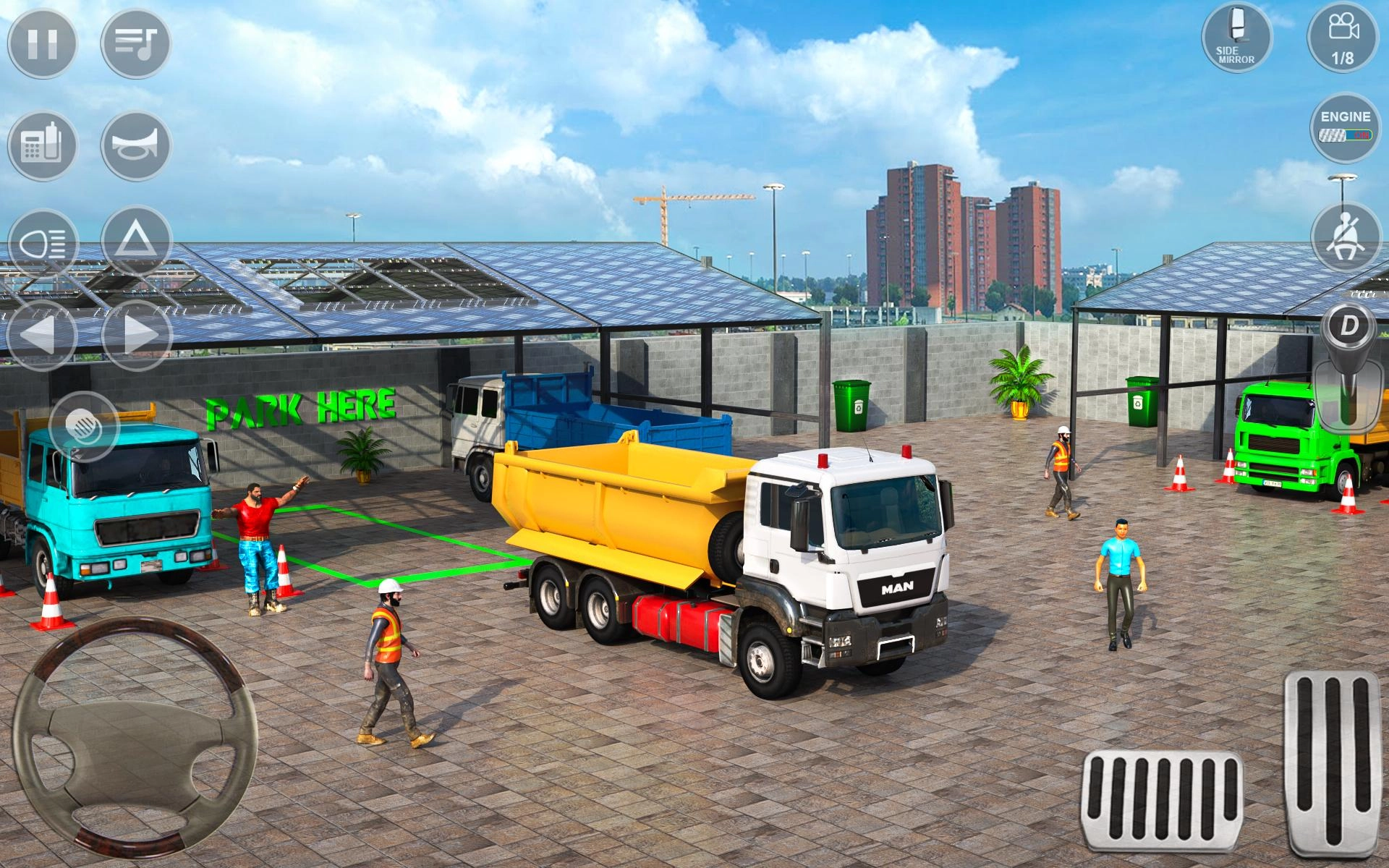Tap the windshield wiper icon

coord(85,427)
